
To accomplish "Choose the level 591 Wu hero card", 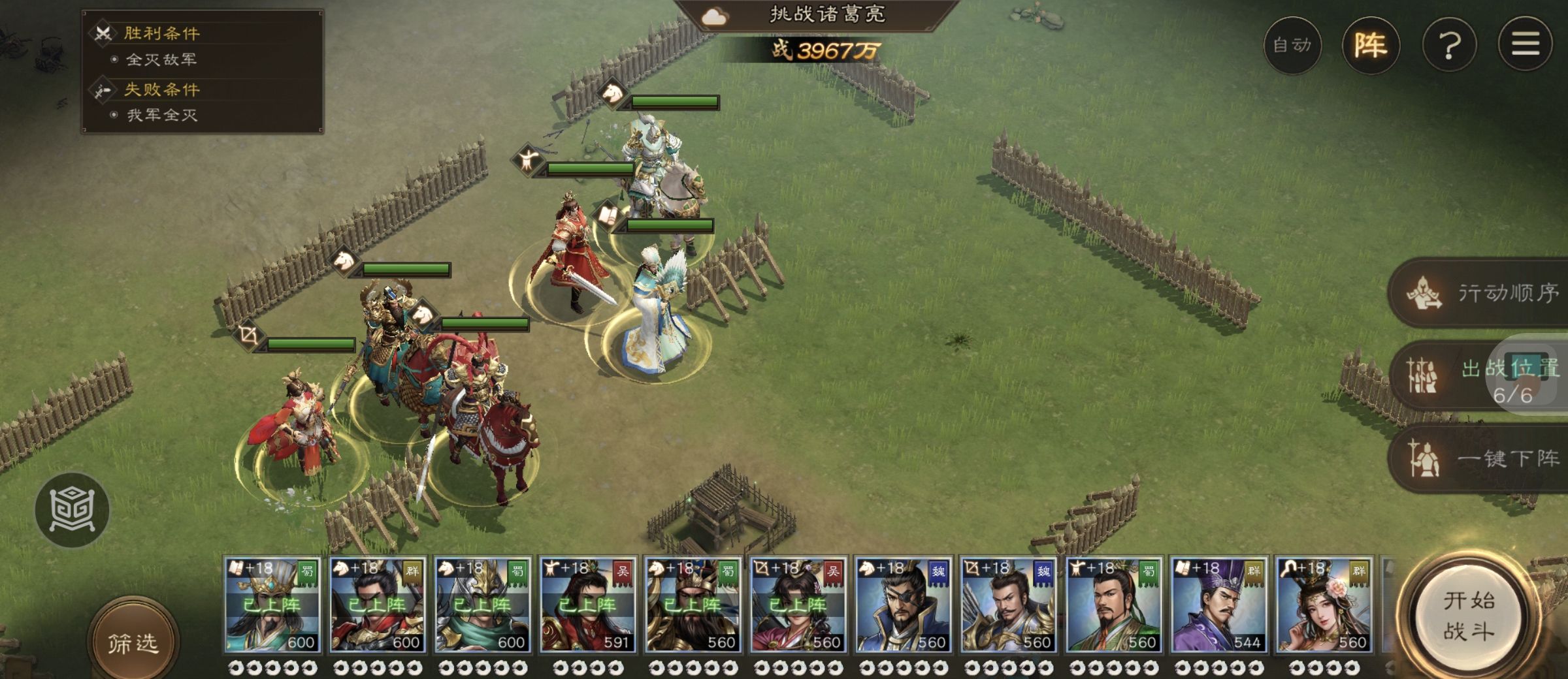I will [x=587, y=605].
